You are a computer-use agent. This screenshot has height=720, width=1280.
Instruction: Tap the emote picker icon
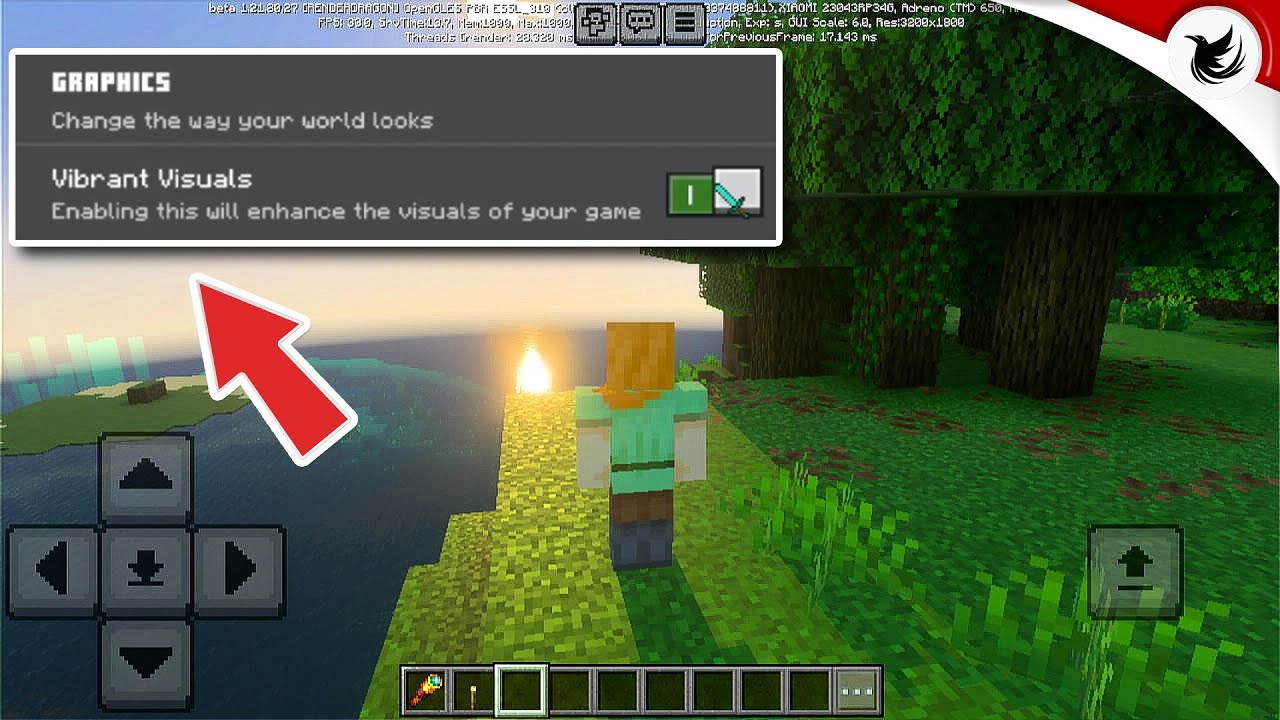[x=597, y=22]
